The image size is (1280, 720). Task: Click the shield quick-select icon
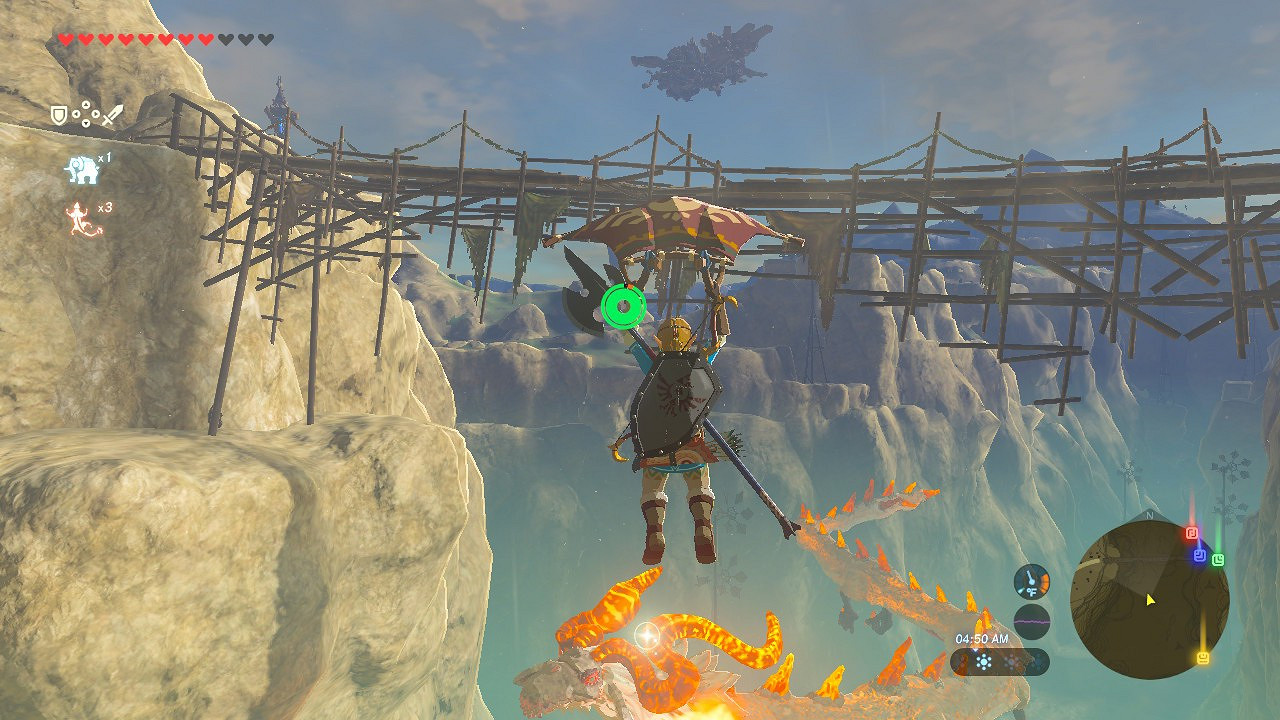point(60,115)
